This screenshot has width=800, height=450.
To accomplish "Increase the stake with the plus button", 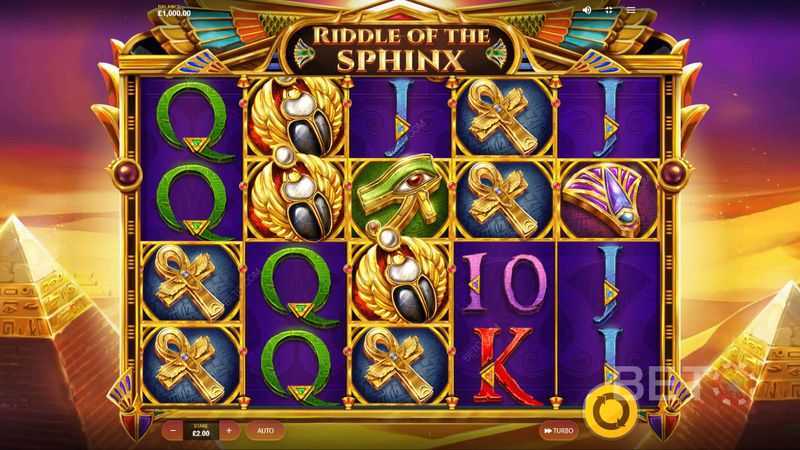I will pos(229,431).
